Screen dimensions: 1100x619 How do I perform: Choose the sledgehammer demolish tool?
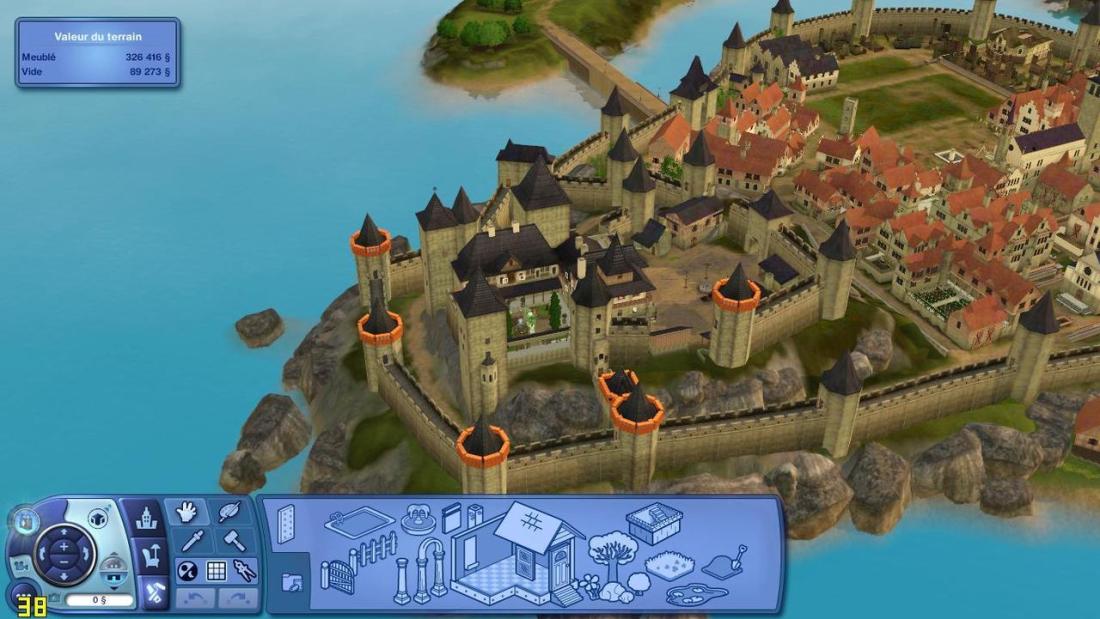[231, 541]
